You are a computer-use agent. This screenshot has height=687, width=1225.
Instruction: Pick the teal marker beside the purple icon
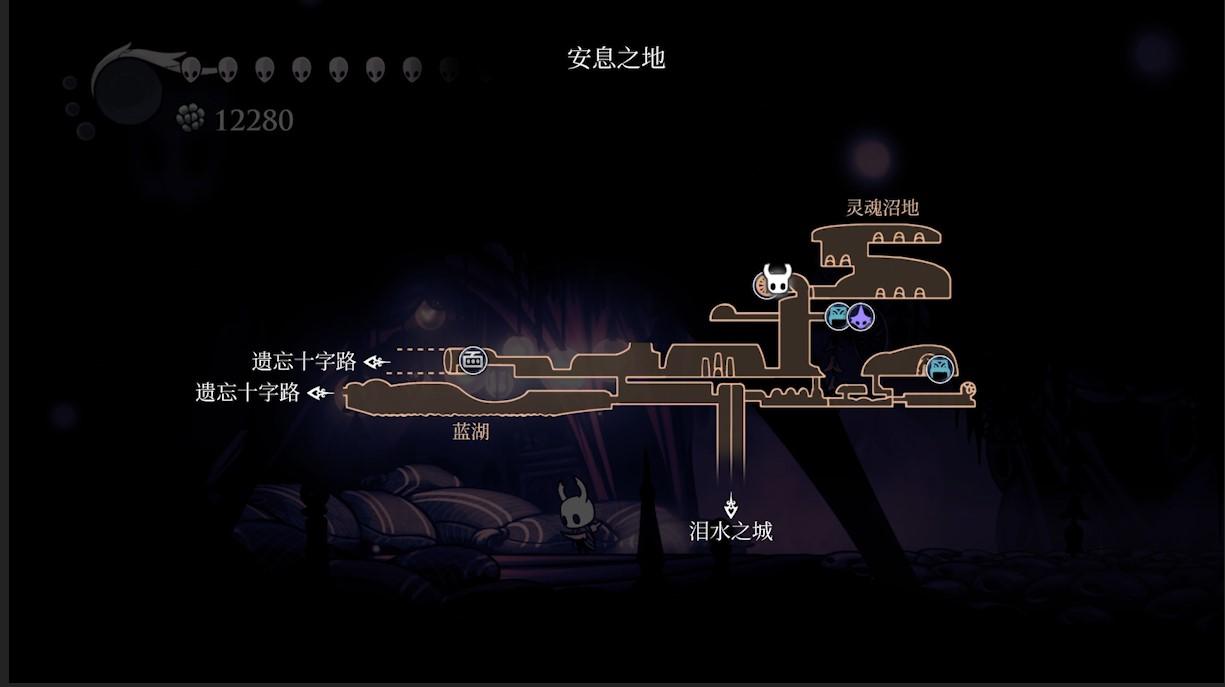tap(838, 317)
